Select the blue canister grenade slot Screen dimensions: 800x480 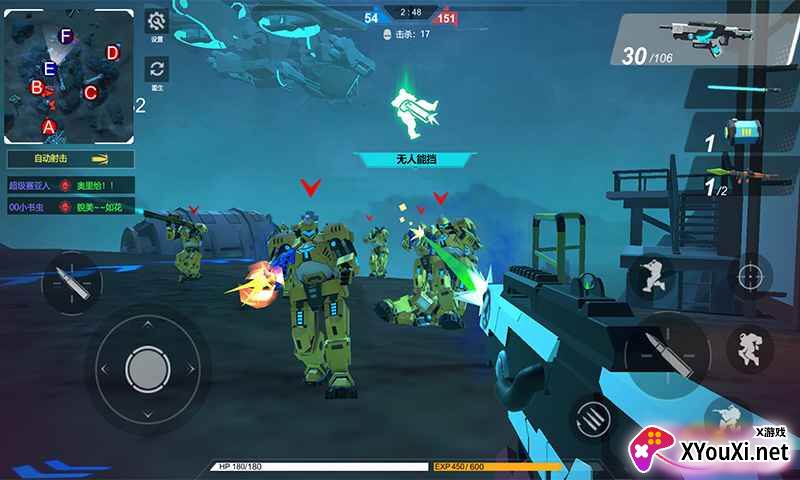tap(743, 132)
